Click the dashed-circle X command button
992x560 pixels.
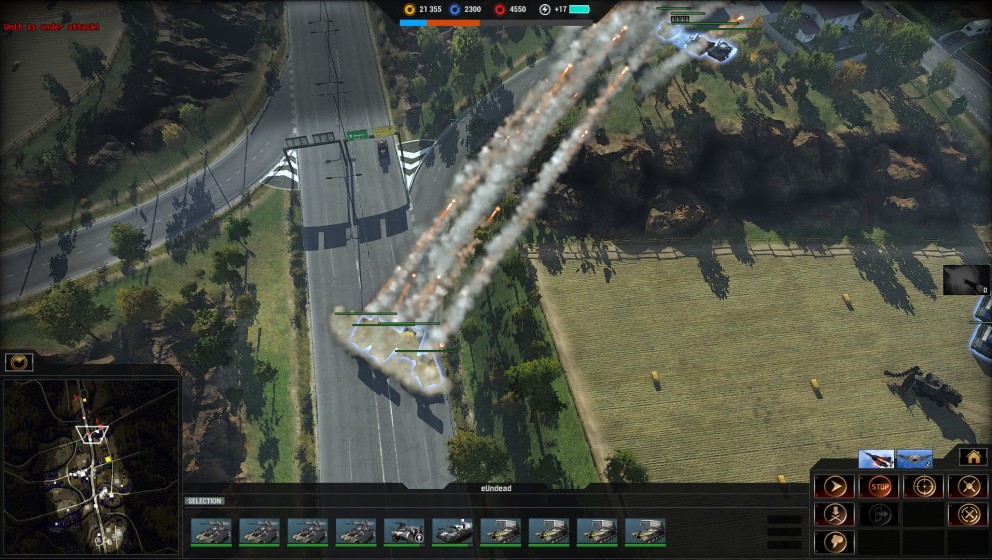[x=968, y=514]
